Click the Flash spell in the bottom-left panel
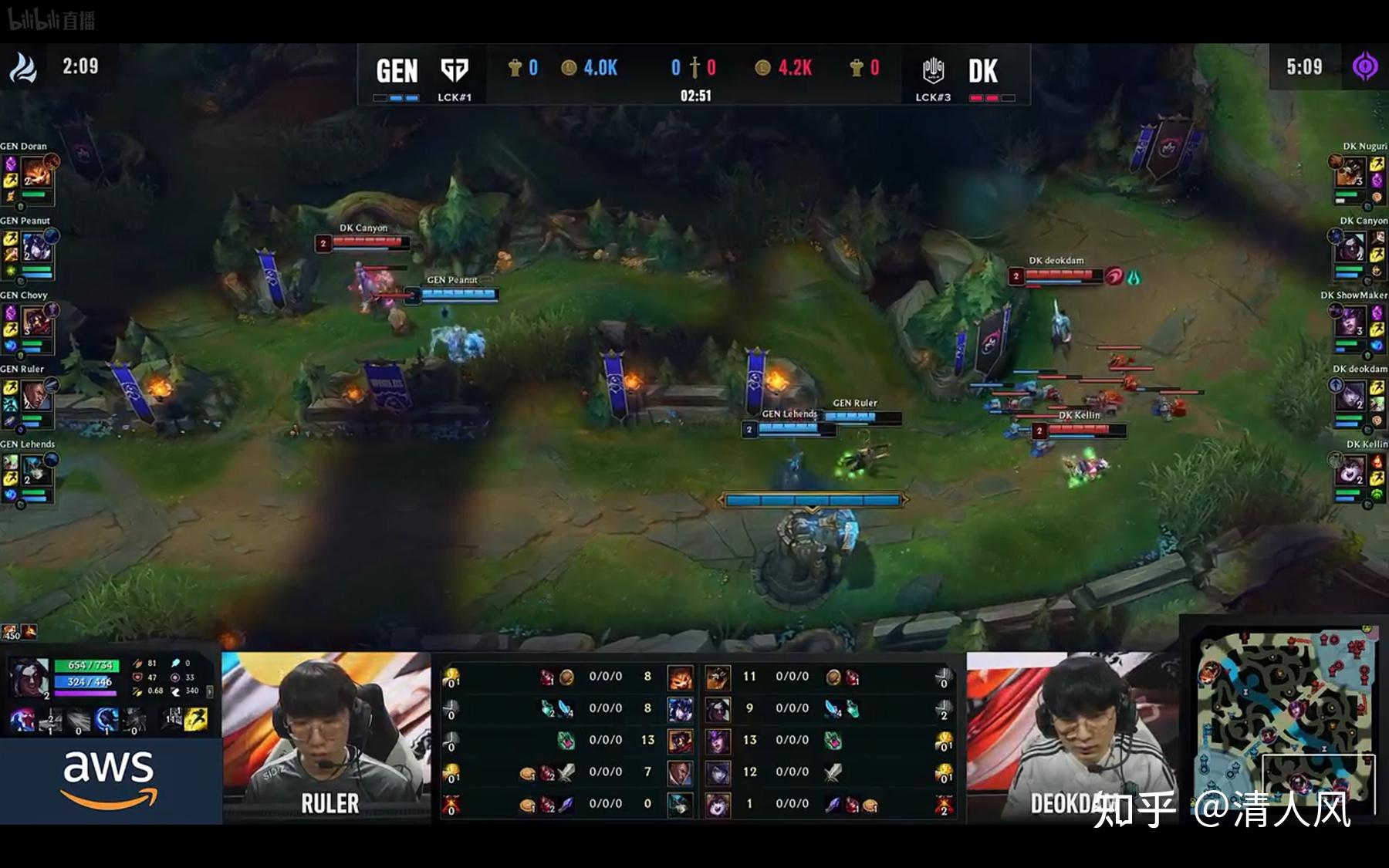Image resolution: width=1389 pixels, height=868 pixels. tap(196, 719)
